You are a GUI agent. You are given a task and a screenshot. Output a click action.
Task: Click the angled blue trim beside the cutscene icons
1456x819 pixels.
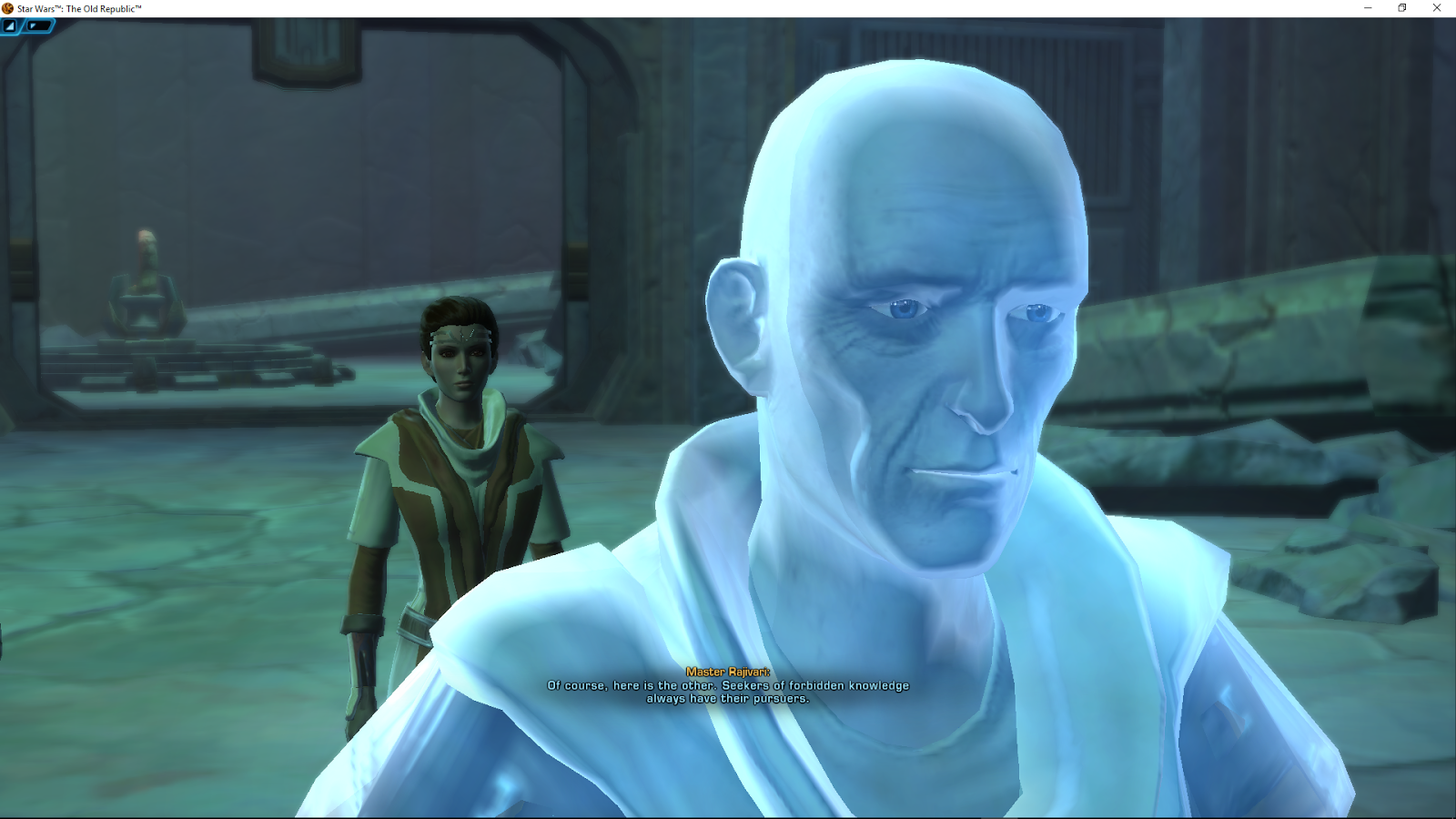pos(23,26)
